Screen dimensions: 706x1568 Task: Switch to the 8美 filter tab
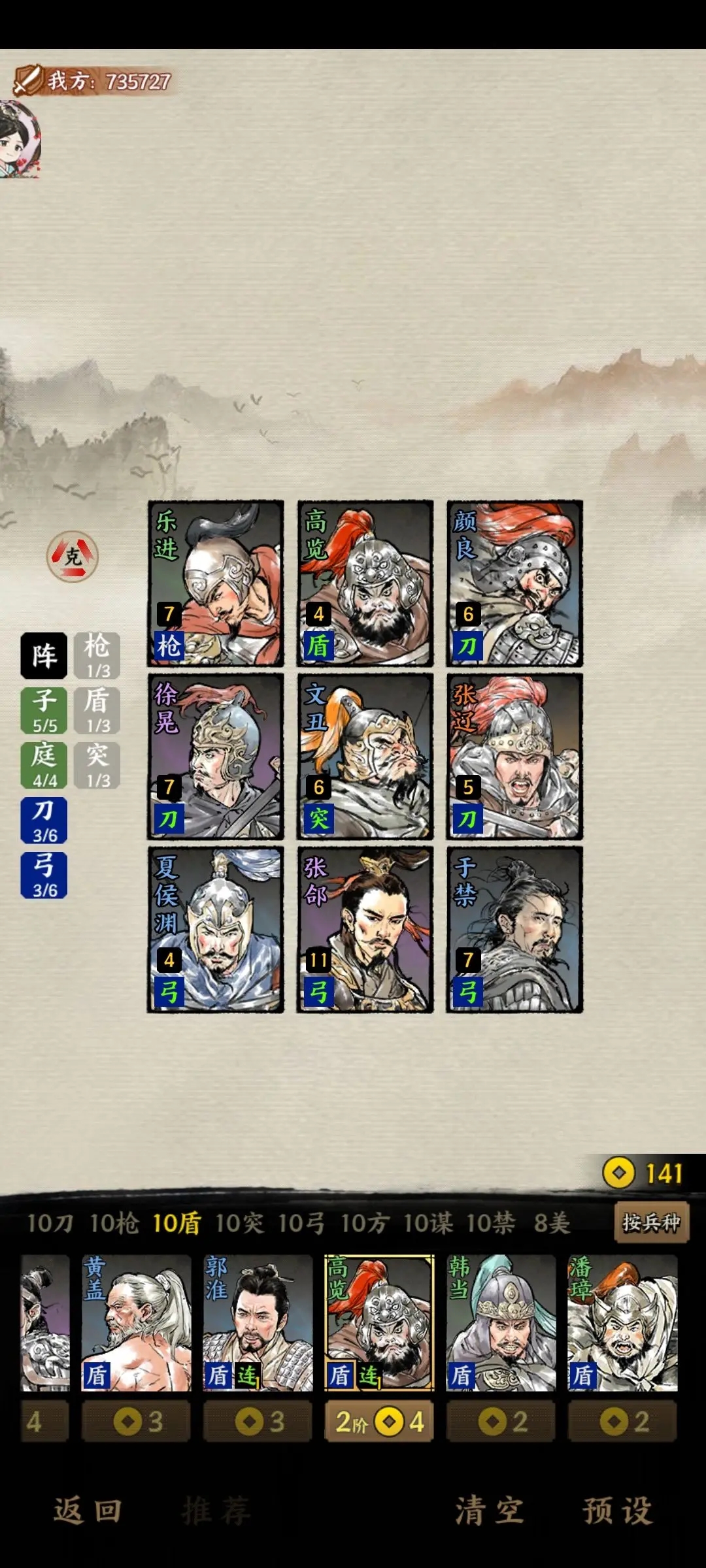pos(552,1223)
